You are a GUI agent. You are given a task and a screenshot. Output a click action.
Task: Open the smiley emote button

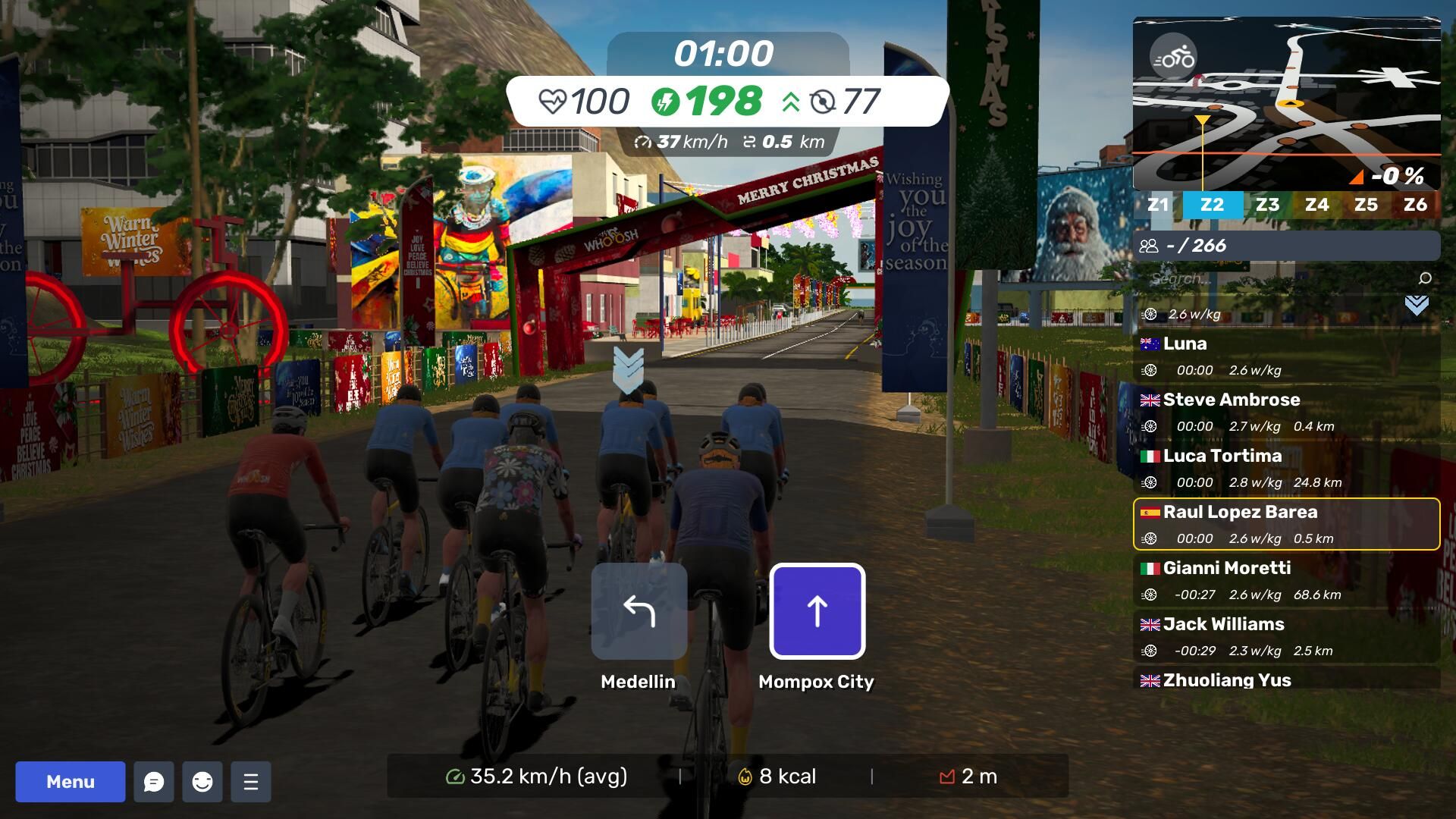202,782
